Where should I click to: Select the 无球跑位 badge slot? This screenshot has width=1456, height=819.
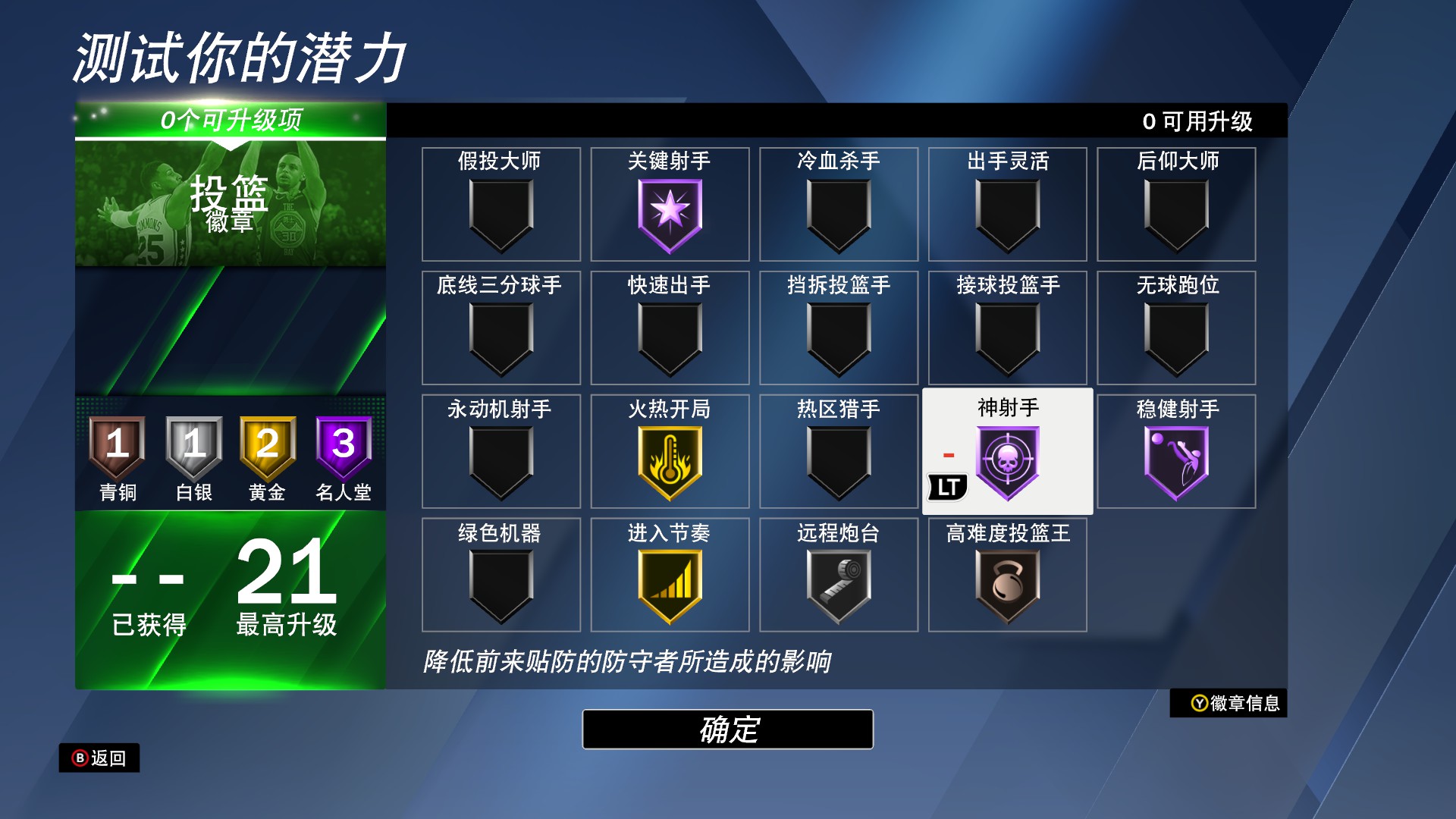coord(1176,339)
